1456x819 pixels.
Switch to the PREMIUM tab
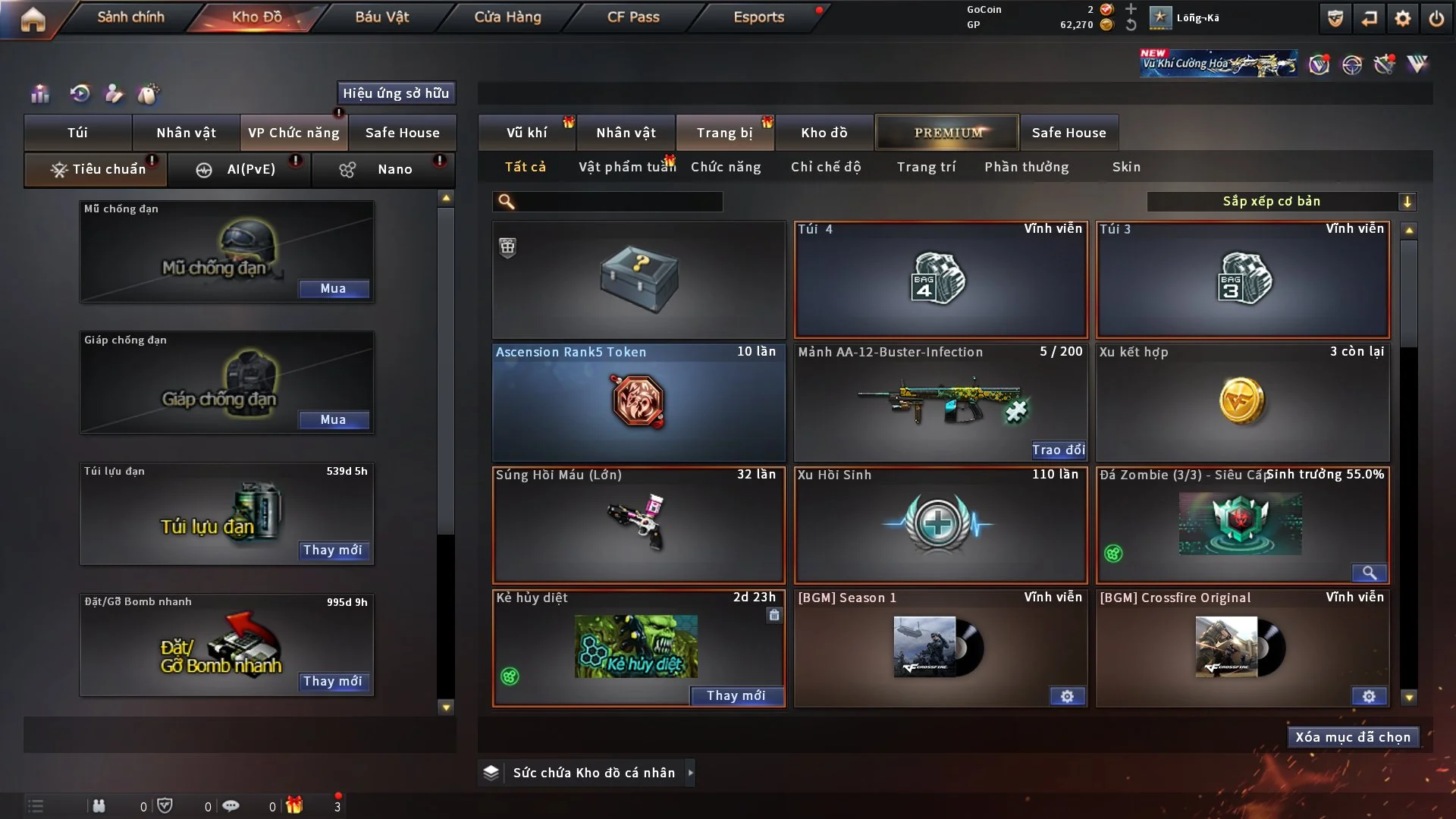tap(947, 133)
